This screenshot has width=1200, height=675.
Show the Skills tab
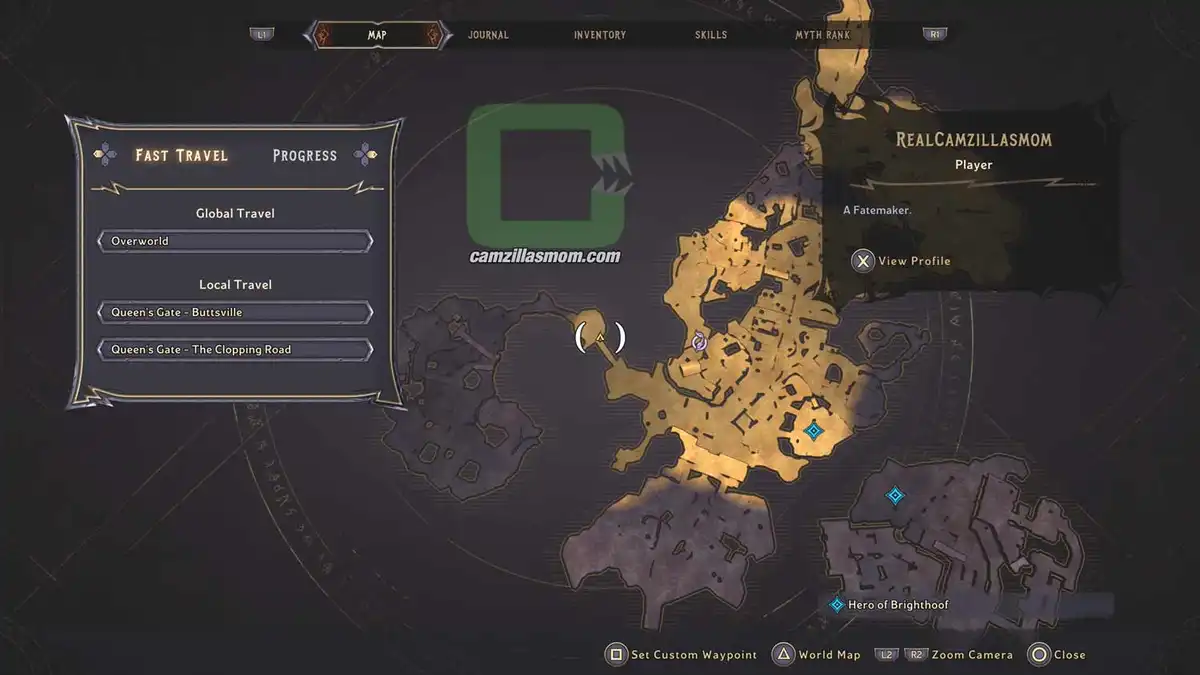point(711,35)
